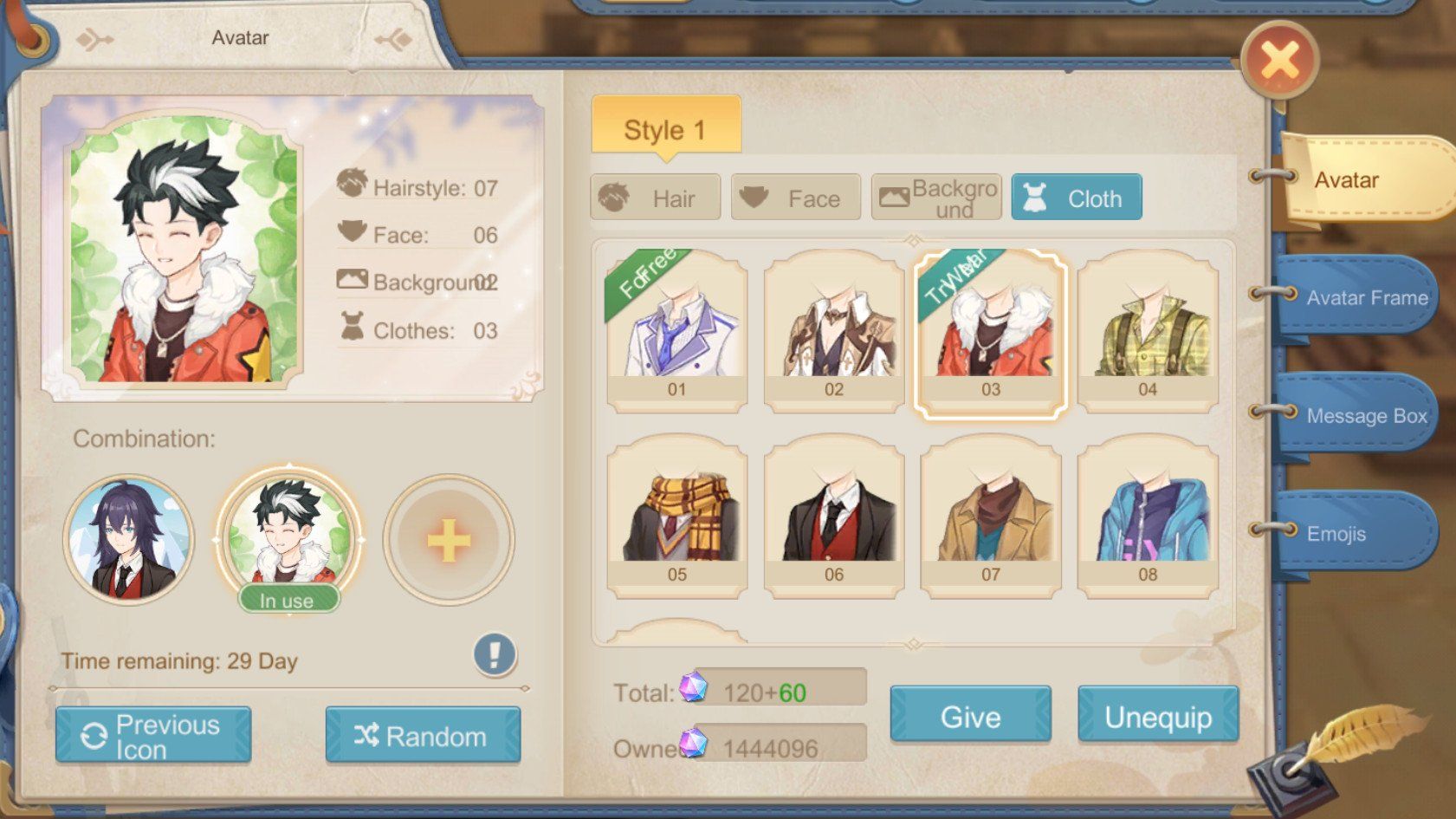Close the avatar window

[1279, 60]
